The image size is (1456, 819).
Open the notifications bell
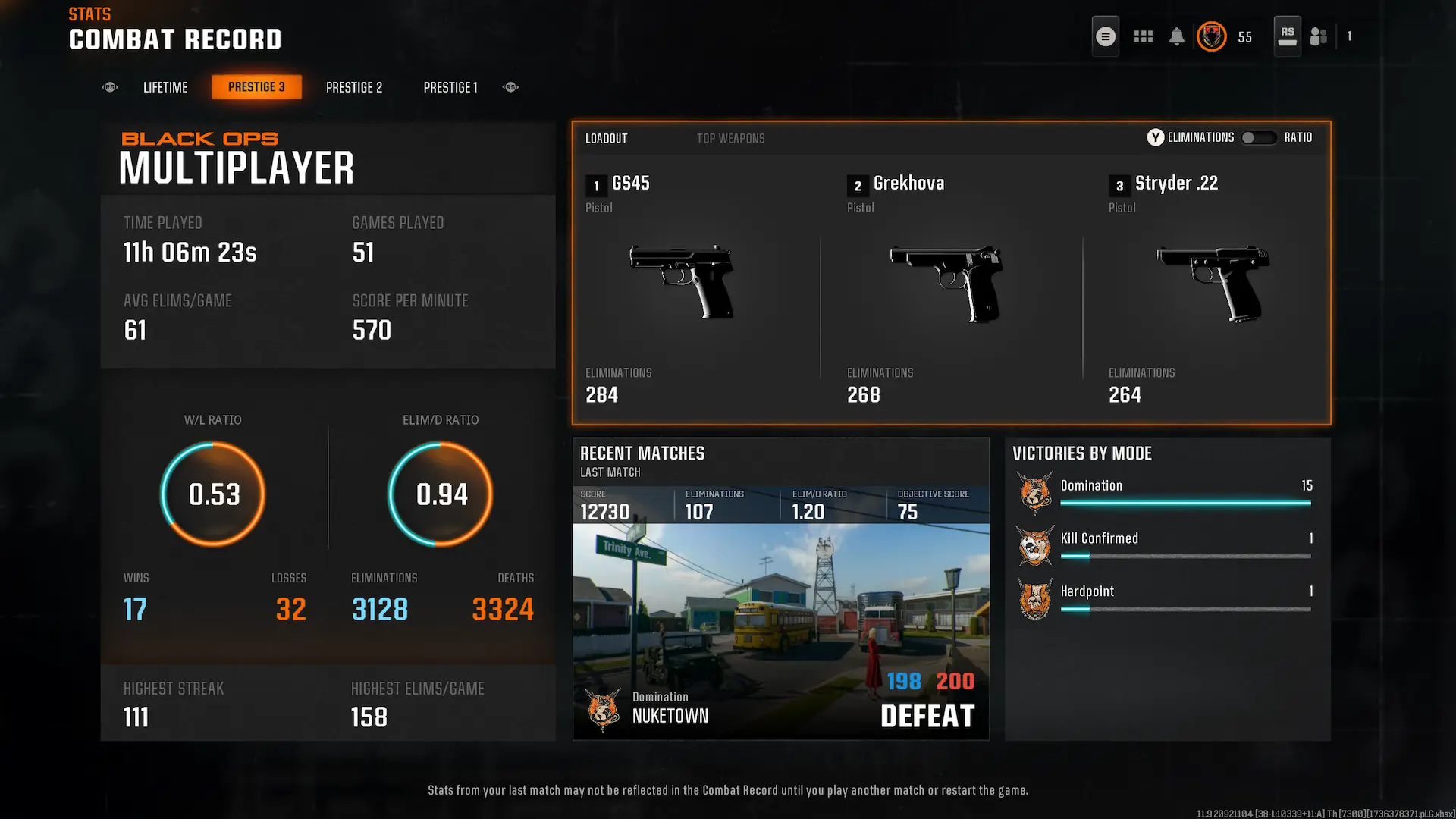click(1176, 36)
